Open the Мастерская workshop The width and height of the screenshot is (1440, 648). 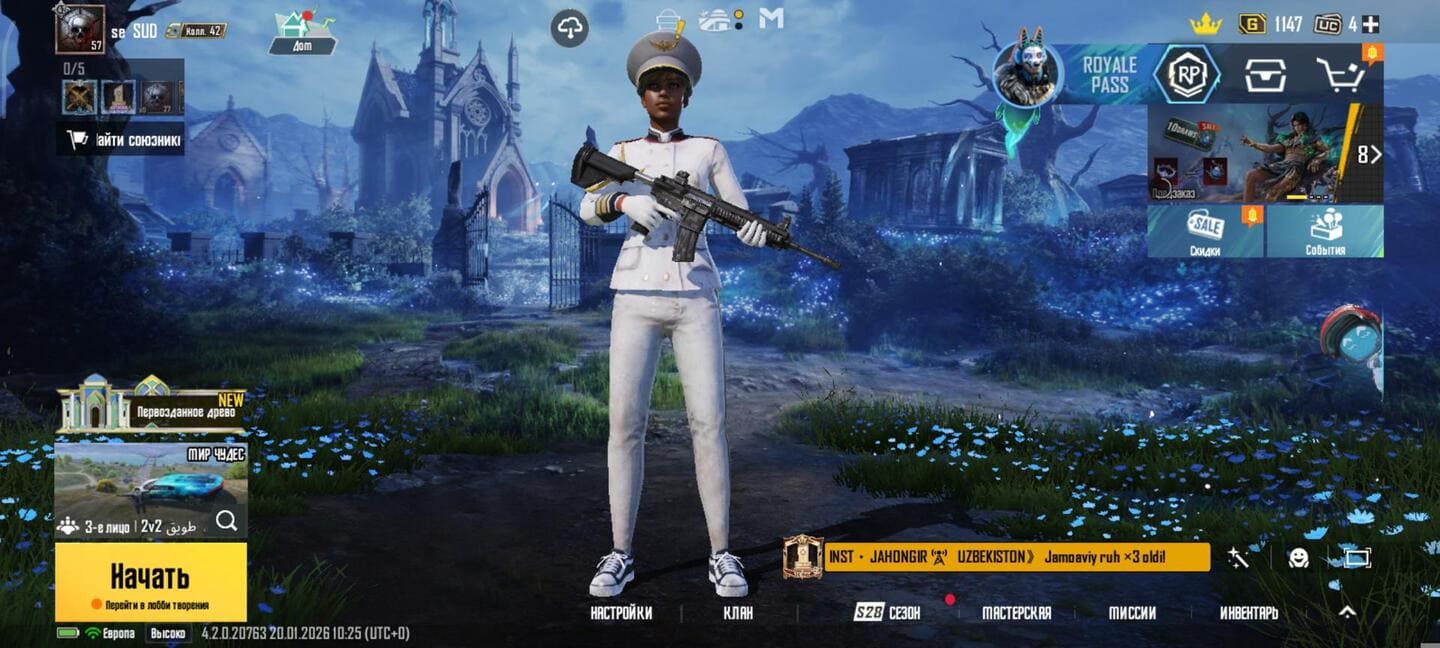point(1016,613)
